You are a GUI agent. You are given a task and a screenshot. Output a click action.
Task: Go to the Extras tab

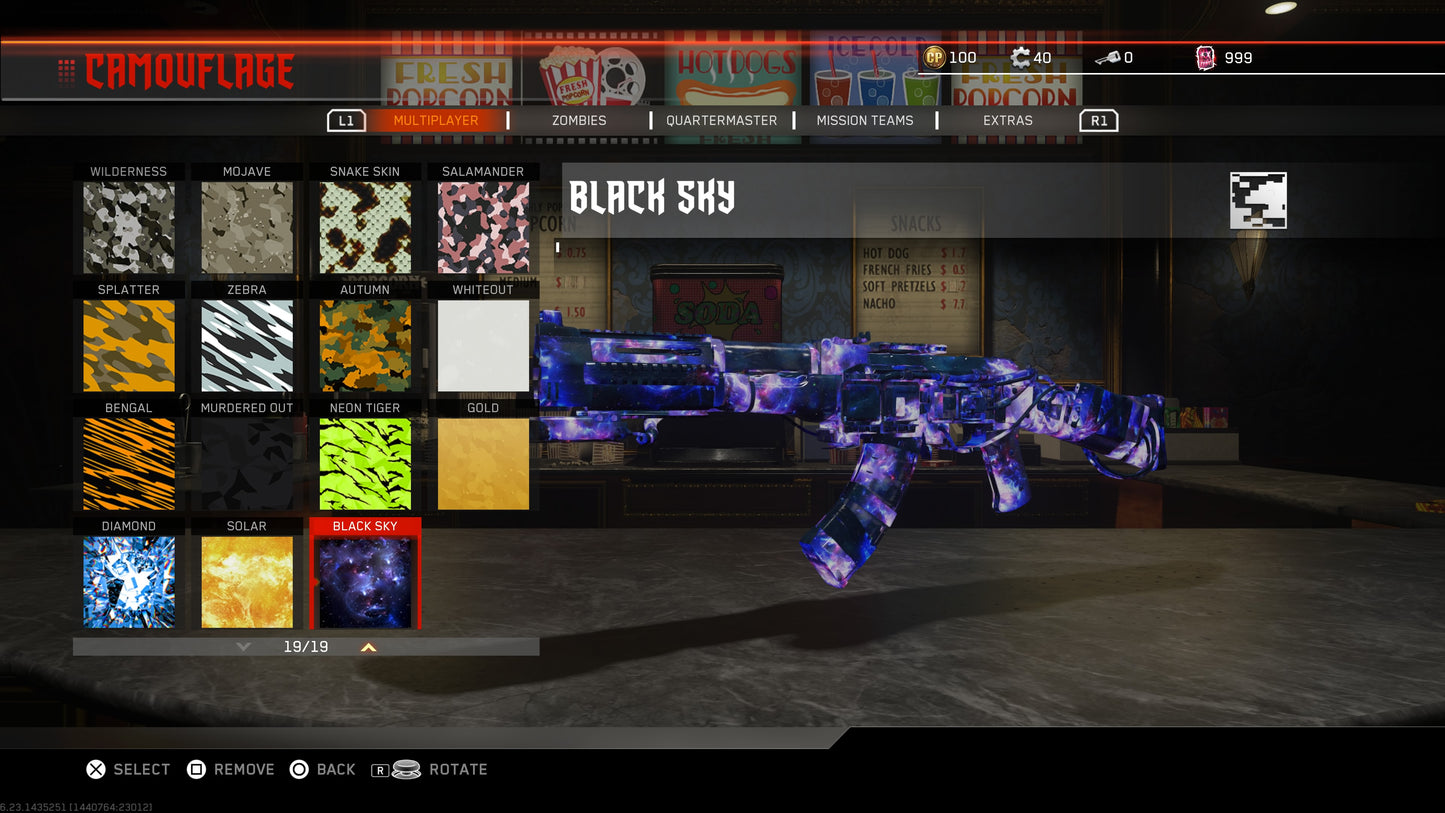[1007, 120]
